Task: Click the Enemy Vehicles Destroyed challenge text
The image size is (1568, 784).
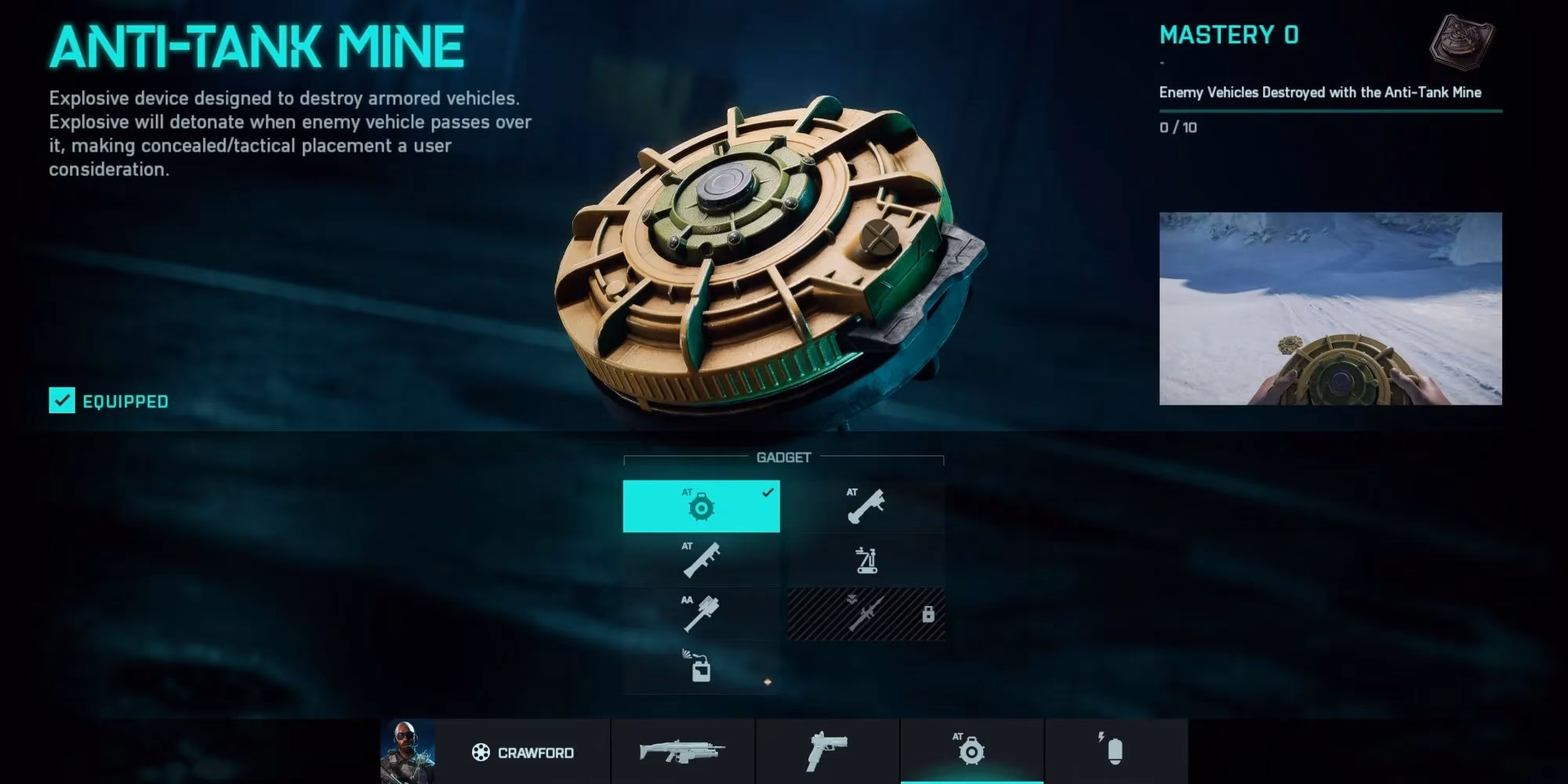Action: point(1319,92)
